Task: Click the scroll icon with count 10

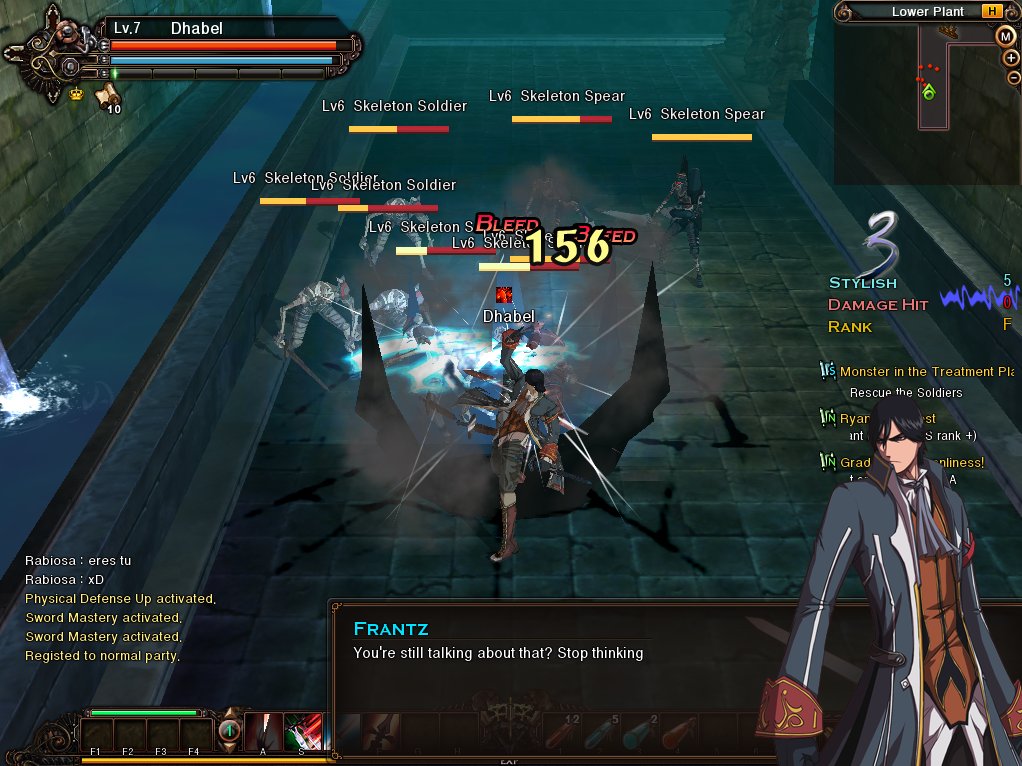Action: pos(107,96)
